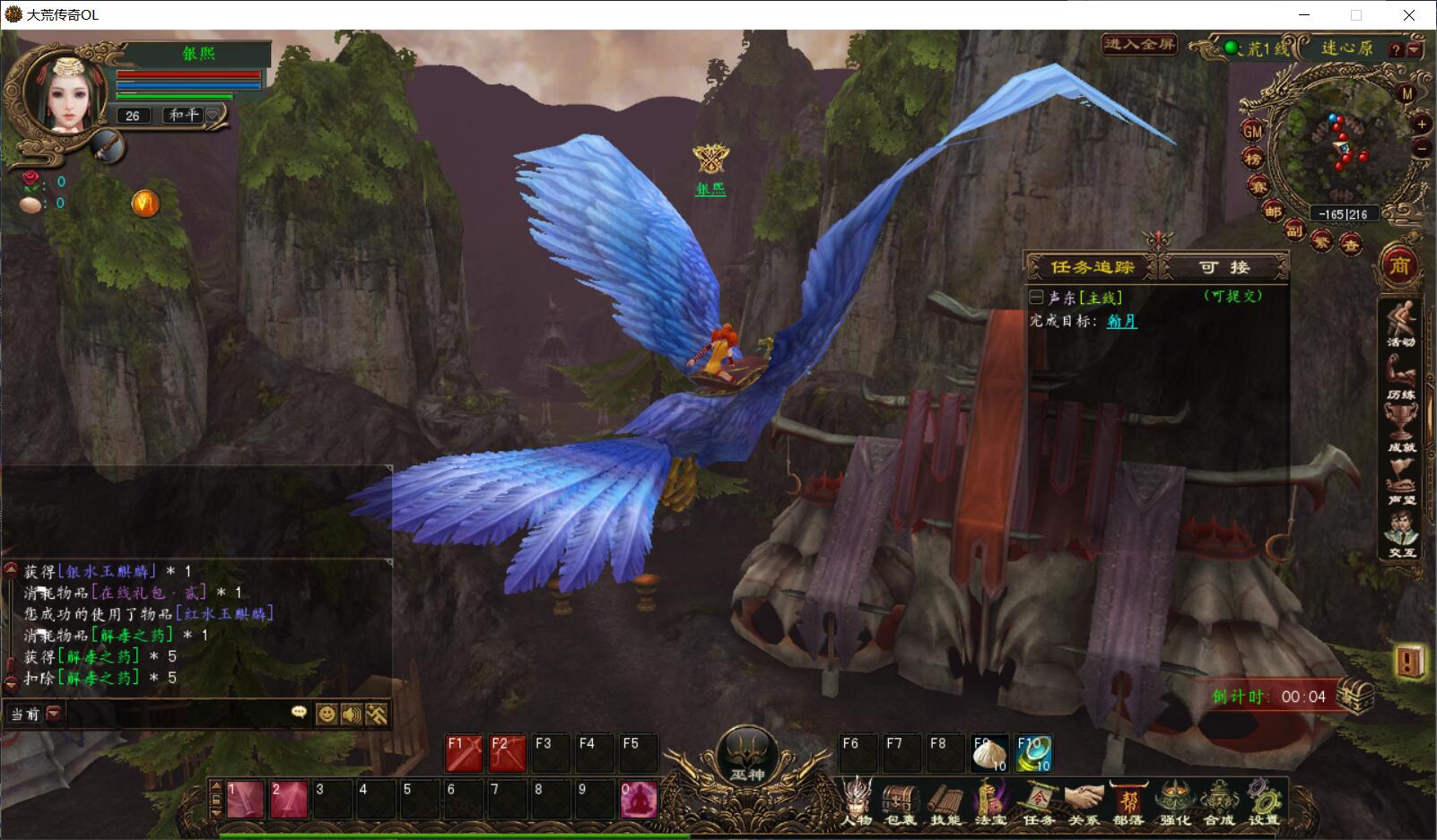The width and height of the screenshot is (1437, 840).
Task: Click the 进入全屏 fullscreen button
Action: click(x=1138, y=44)
